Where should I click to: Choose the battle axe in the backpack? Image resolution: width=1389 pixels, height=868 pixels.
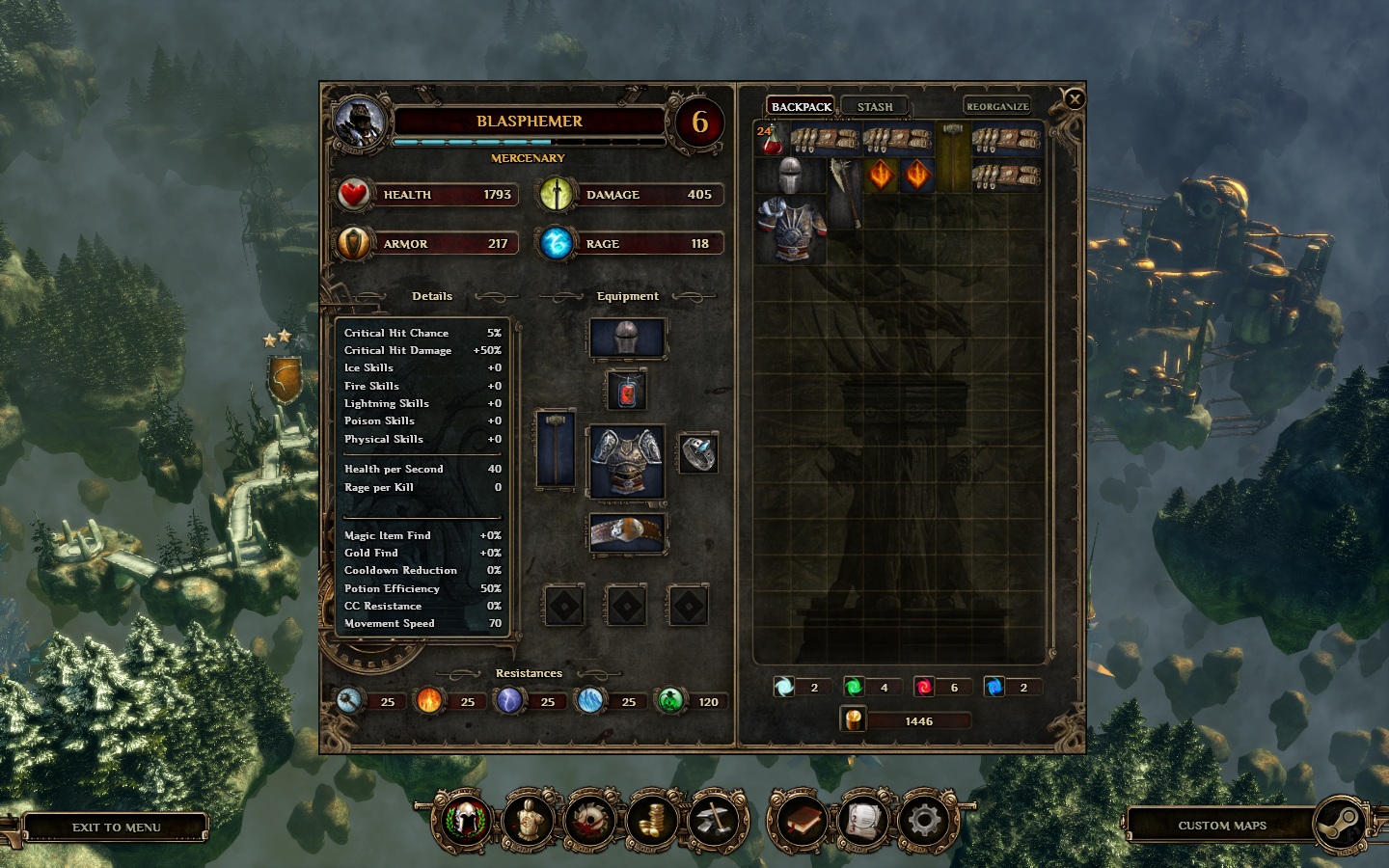[843, 191]
